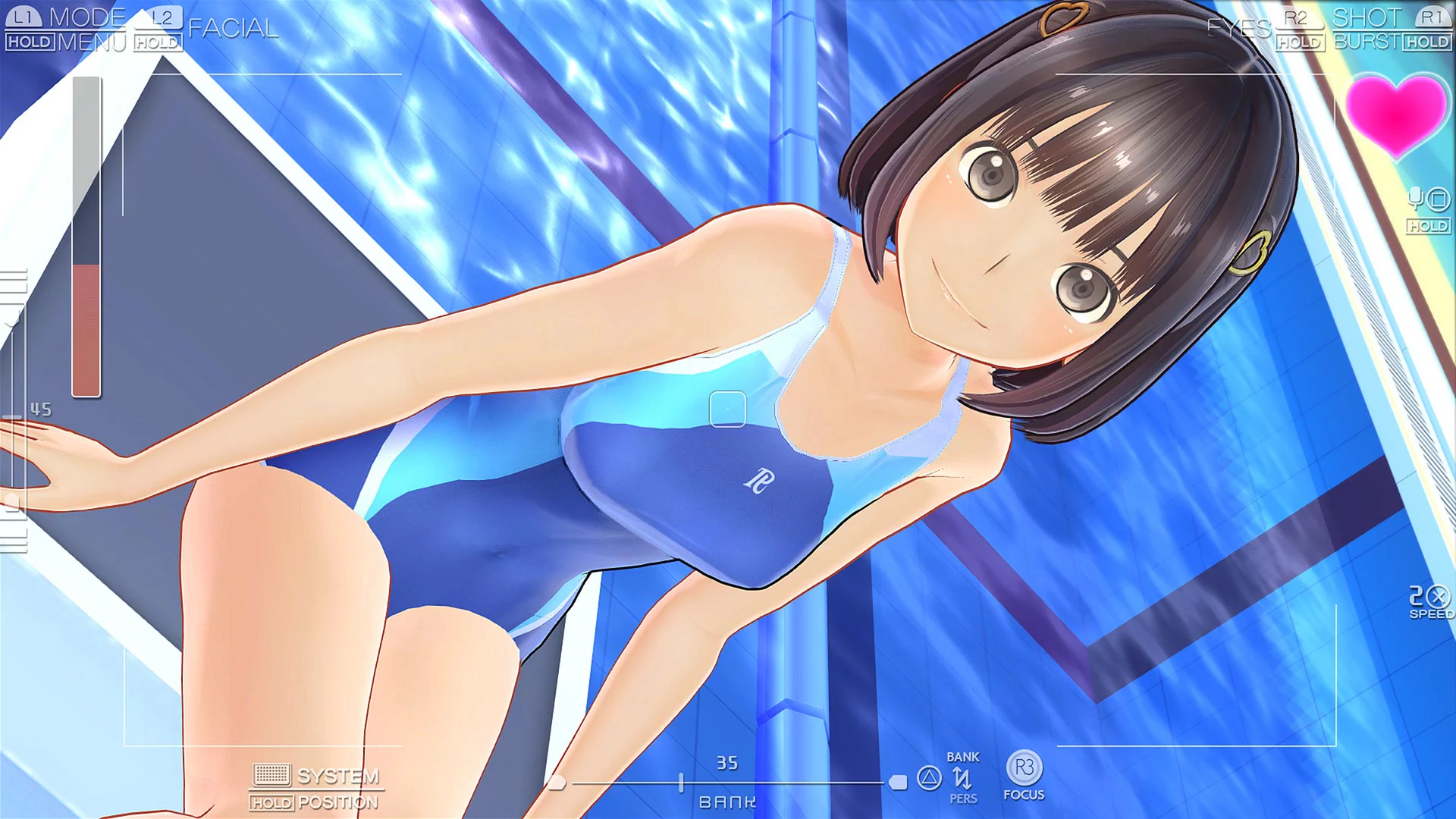
Task: Click the center focus frame square
Action: [726, 409]
